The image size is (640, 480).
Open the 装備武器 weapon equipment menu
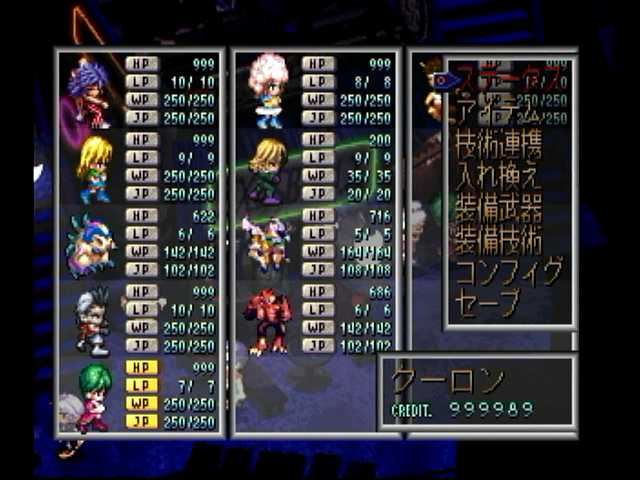[500, 209]
